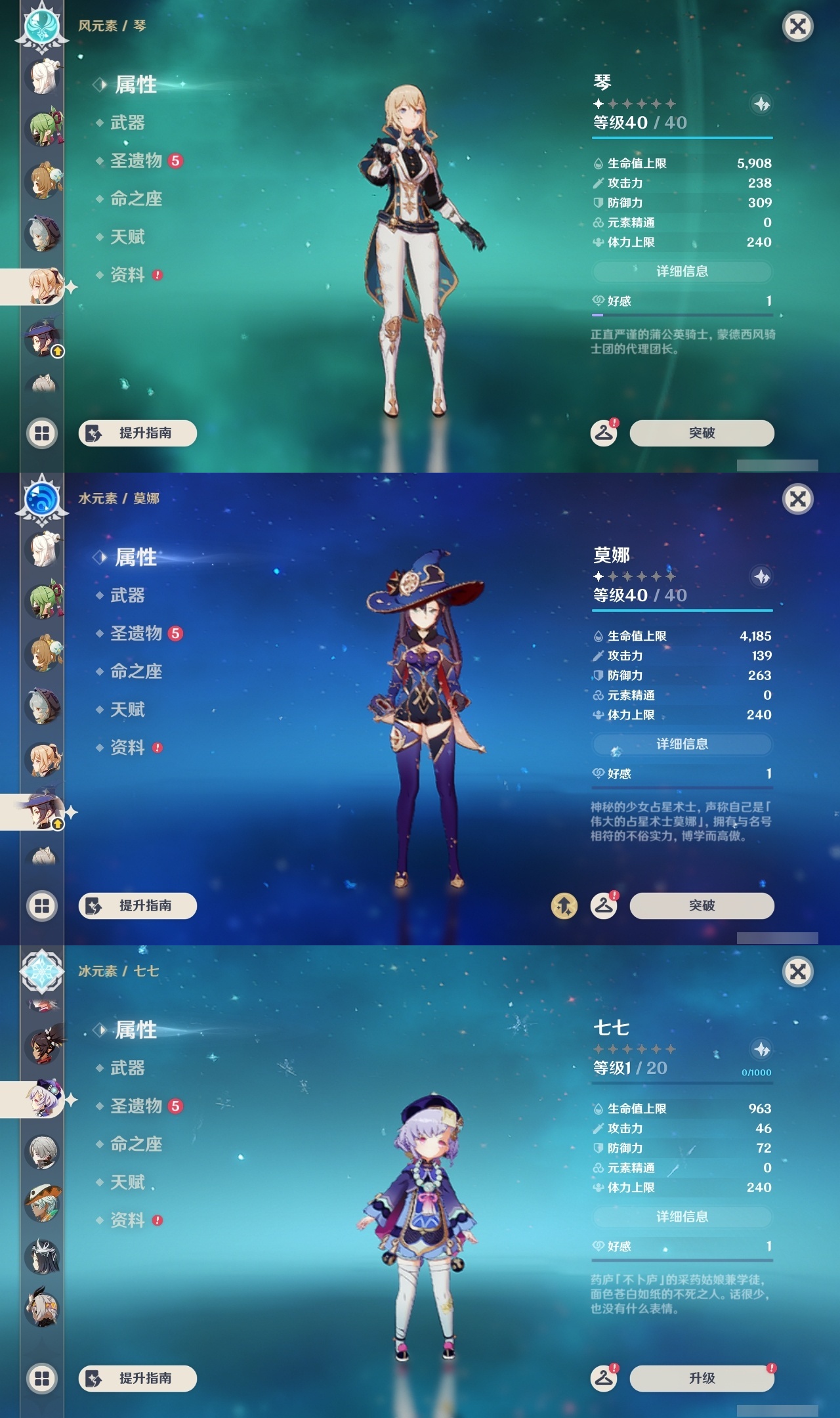Click the Hydro element emblem beside 水元素/莫娜
This screenshot has width=840, height=1418.
pos(41,499)
